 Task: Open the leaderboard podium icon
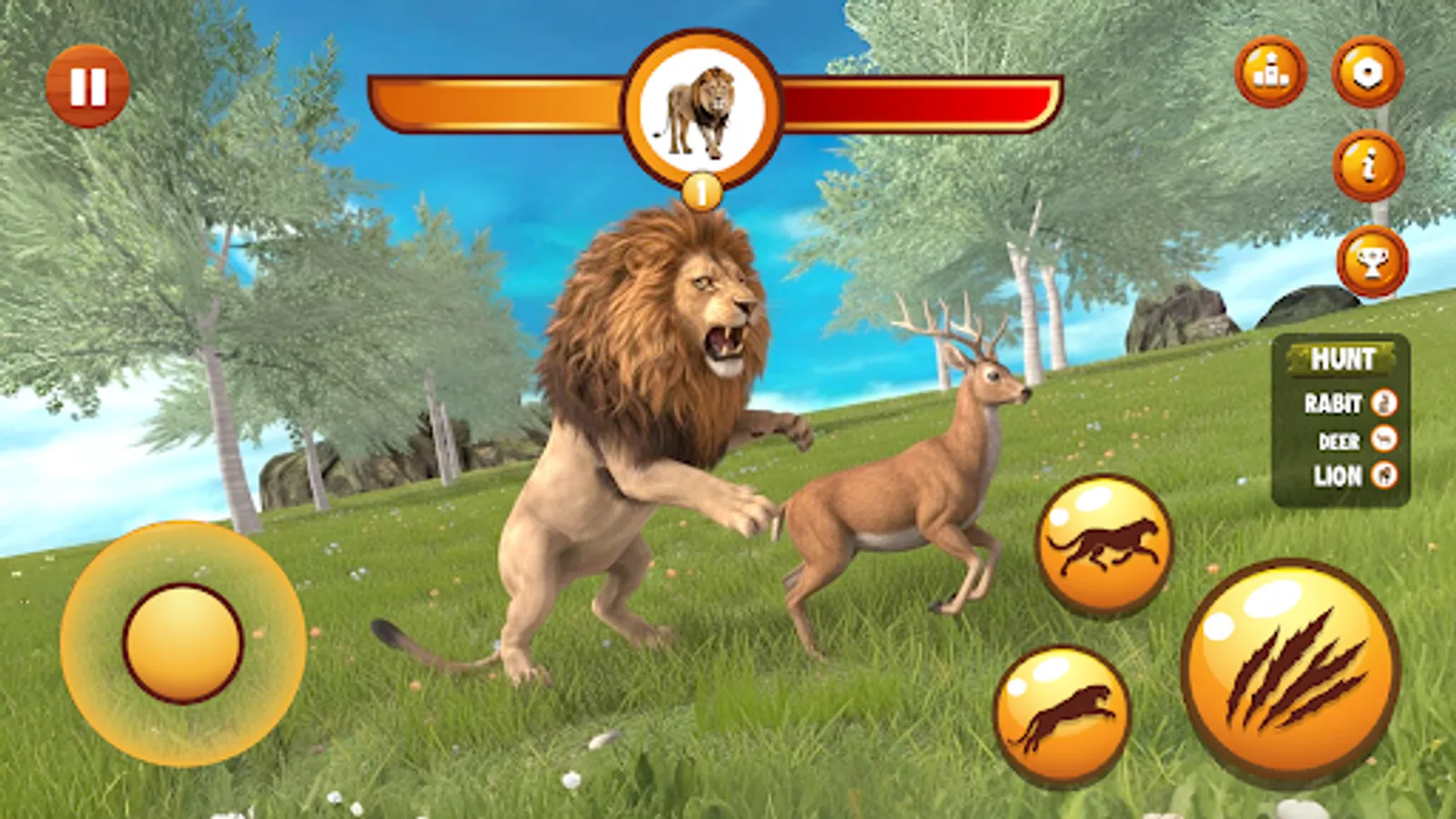[1271, 73]
